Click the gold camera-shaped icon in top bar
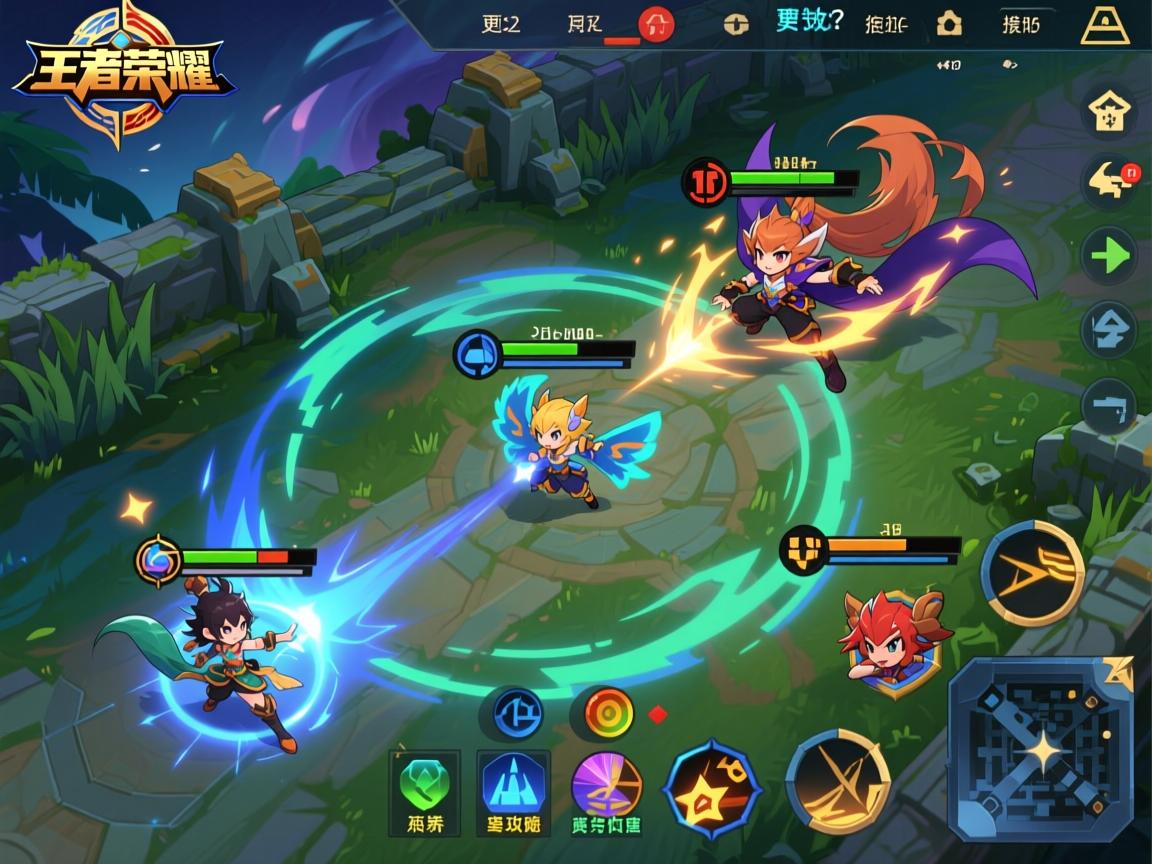This screenshot has height=864, width=1152. tap(948, 24)
